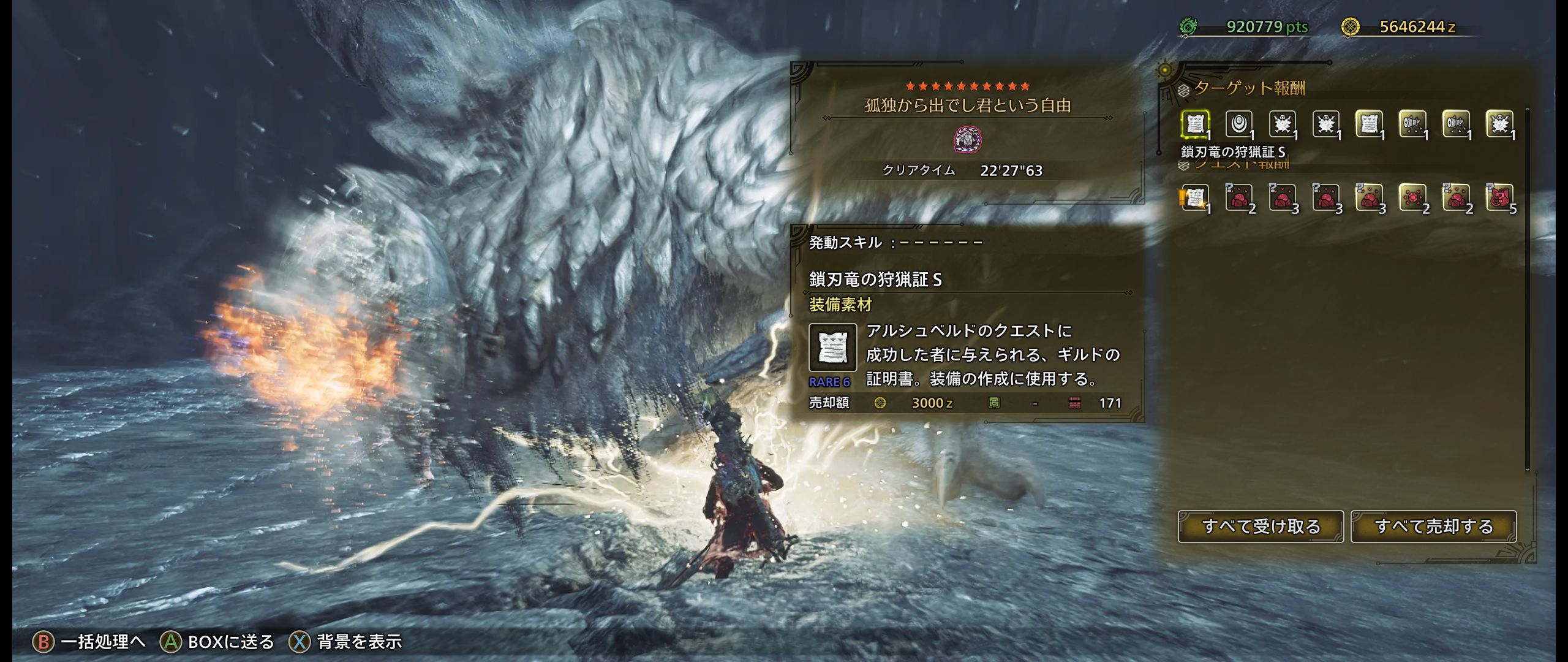Choose the gold-background certificate in target rewards
The image size is (1568, 662).
click(x=1369, y=124)
